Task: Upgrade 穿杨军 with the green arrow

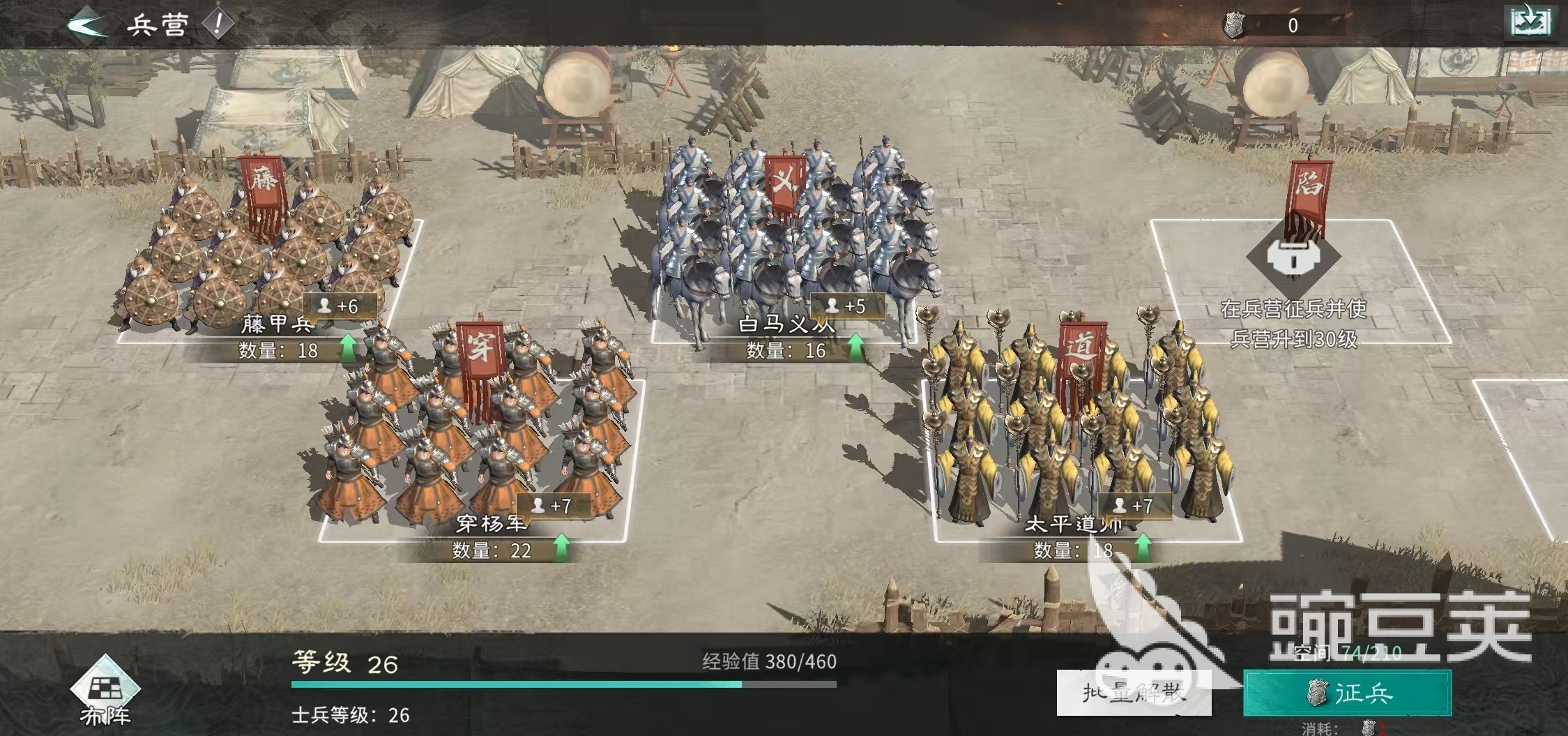Action: 561,548
